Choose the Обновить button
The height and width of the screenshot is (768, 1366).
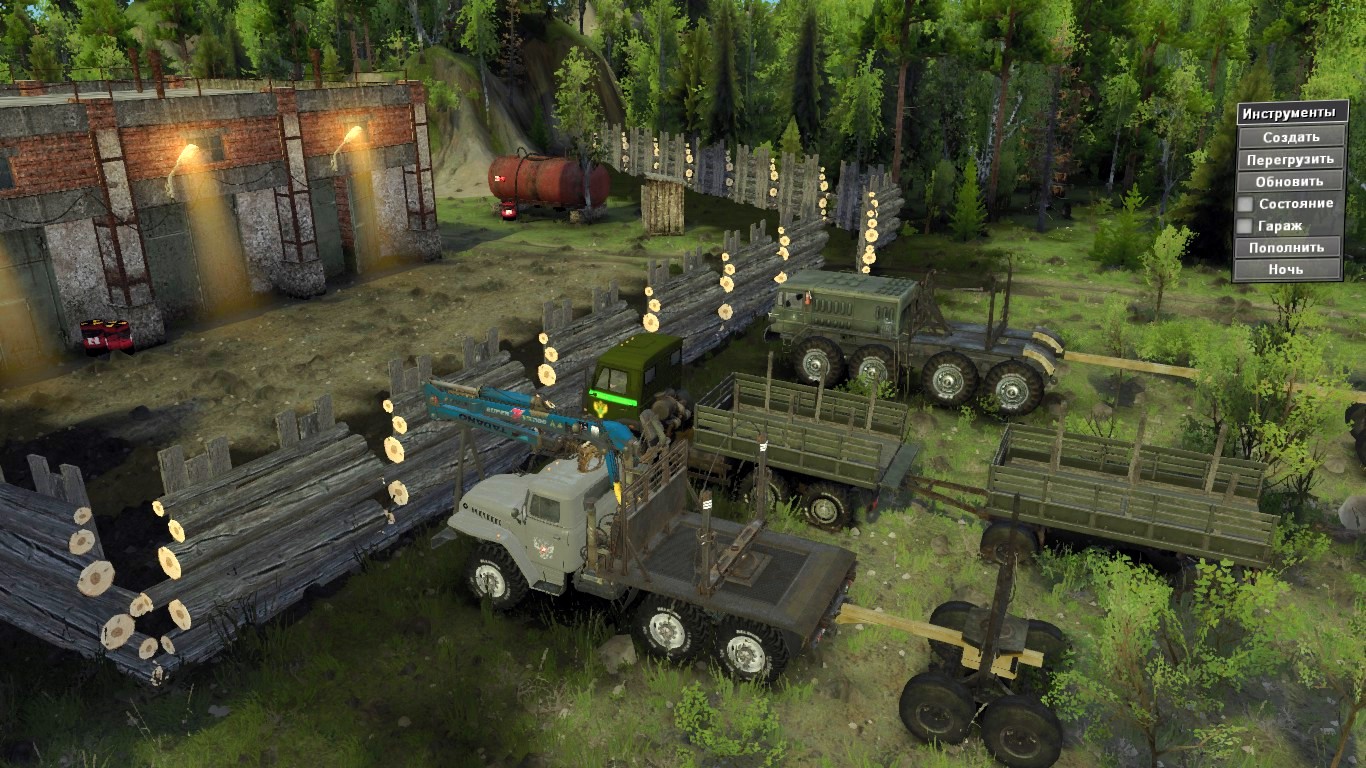(1290, 181)
